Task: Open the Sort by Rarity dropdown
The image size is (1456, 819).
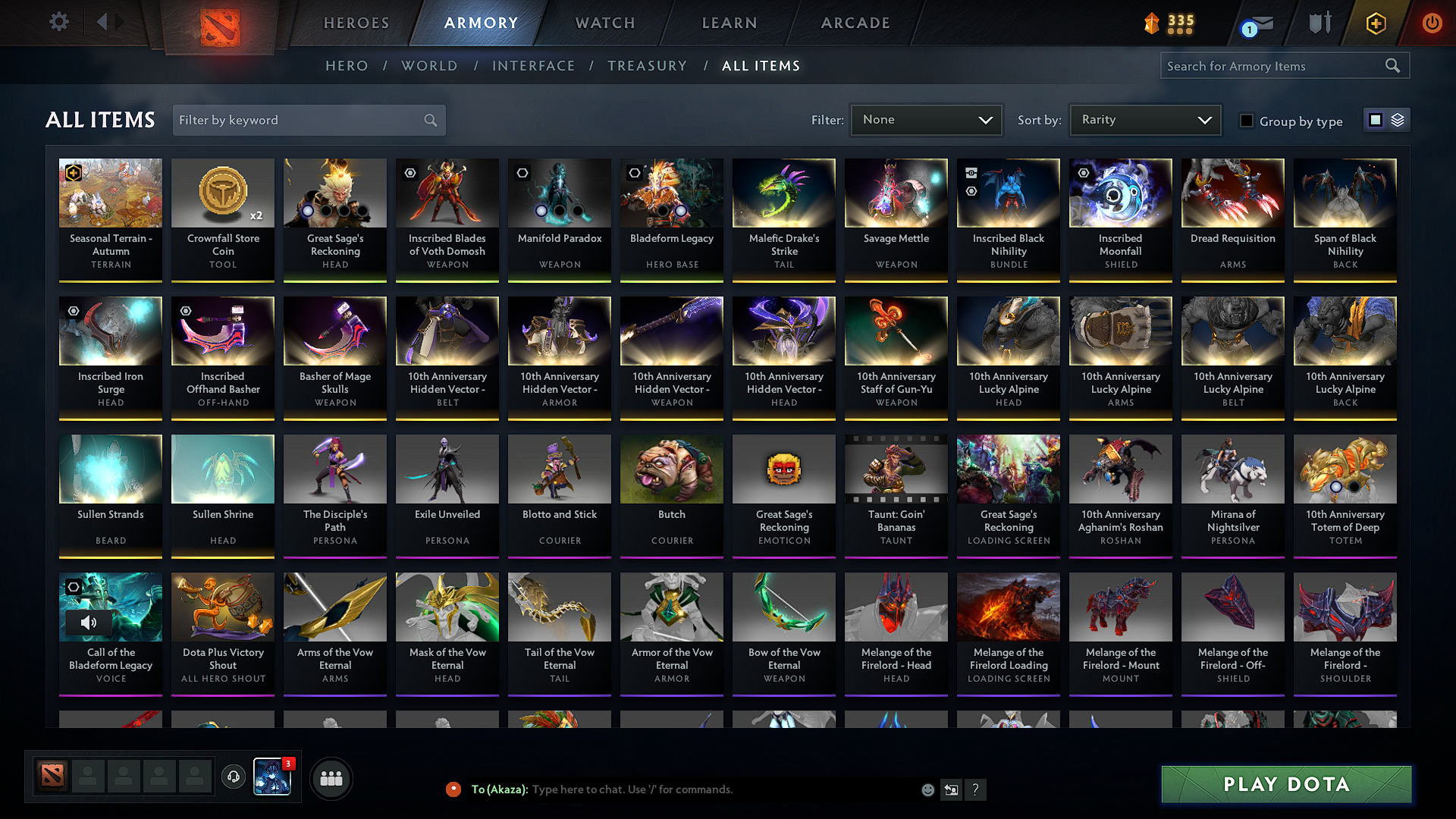Action: coord(1144,119)
